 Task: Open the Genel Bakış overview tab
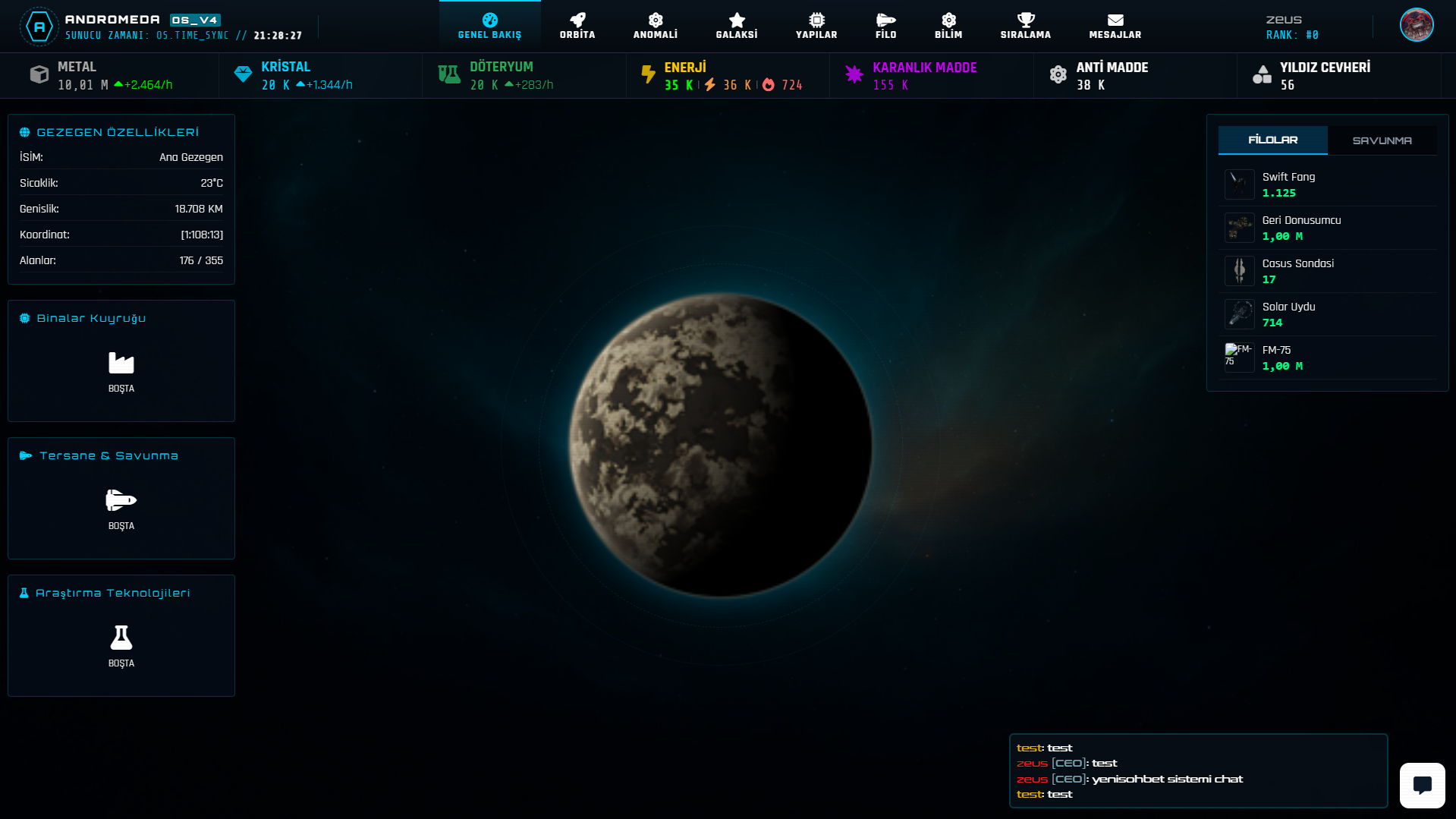(489, 26)
